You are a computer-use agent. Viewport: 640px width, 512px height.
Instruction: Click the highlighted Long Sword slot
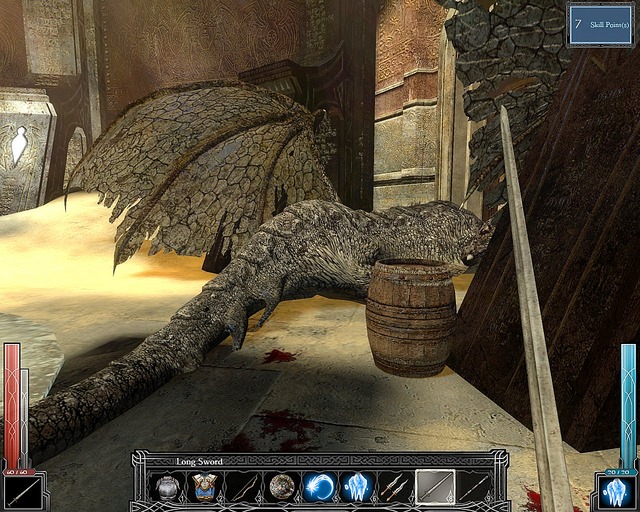[x=434, y=488]
